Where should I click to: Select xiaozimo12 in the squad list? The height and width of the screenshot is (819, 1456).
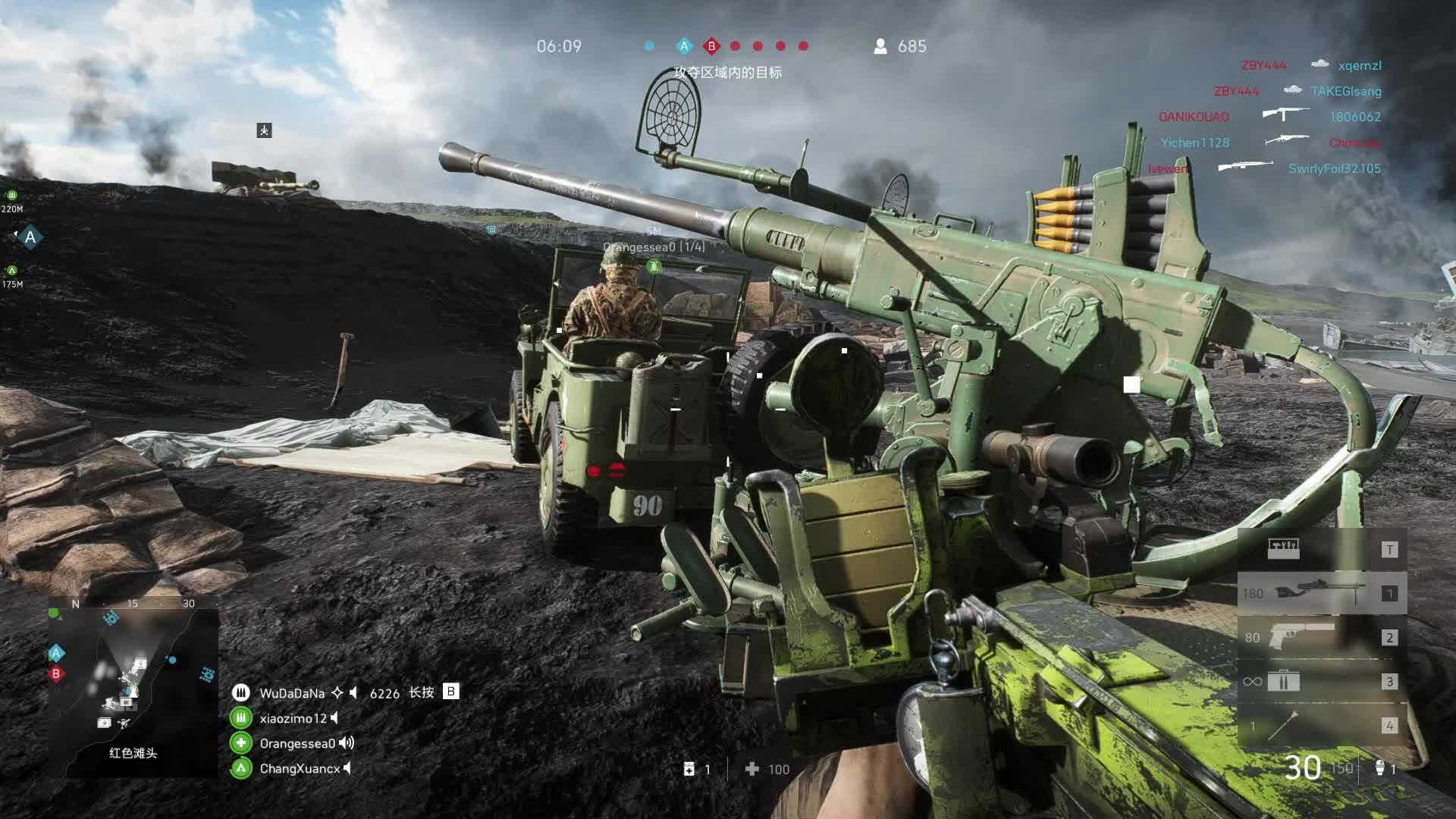(293, 718)
